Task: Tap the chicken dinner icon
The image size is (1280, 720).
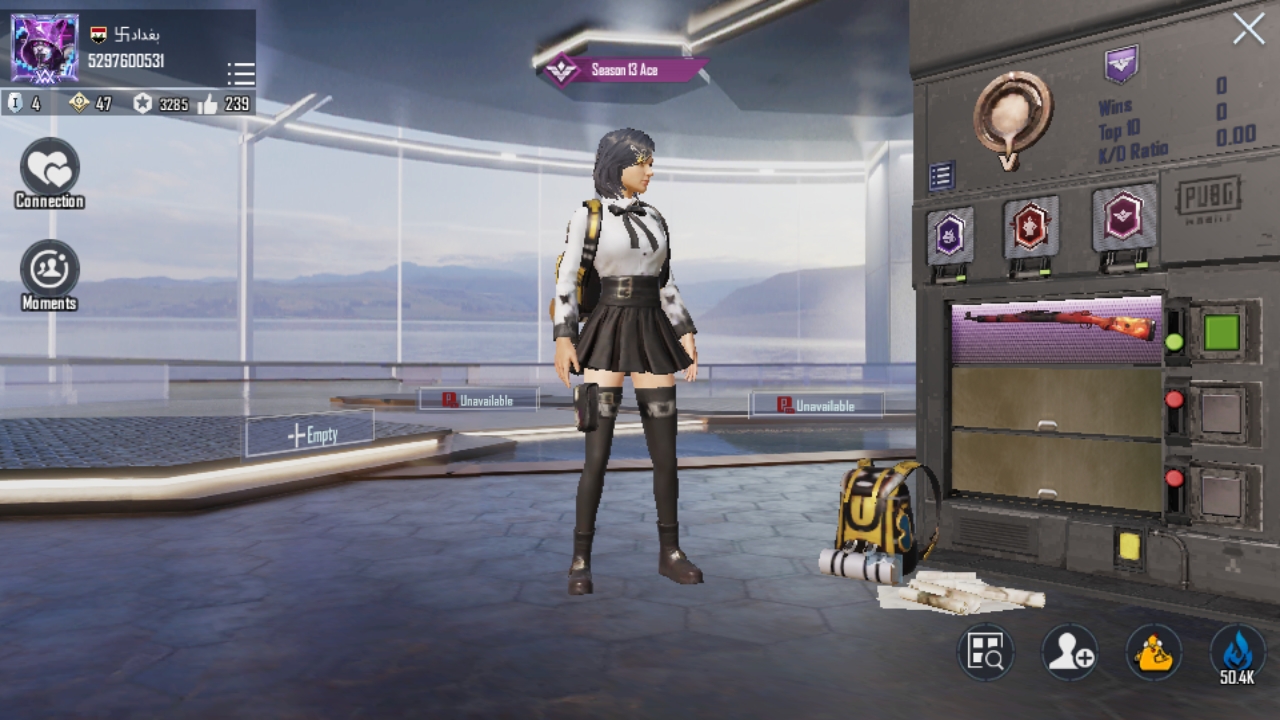Action: tap(1152, 653)
